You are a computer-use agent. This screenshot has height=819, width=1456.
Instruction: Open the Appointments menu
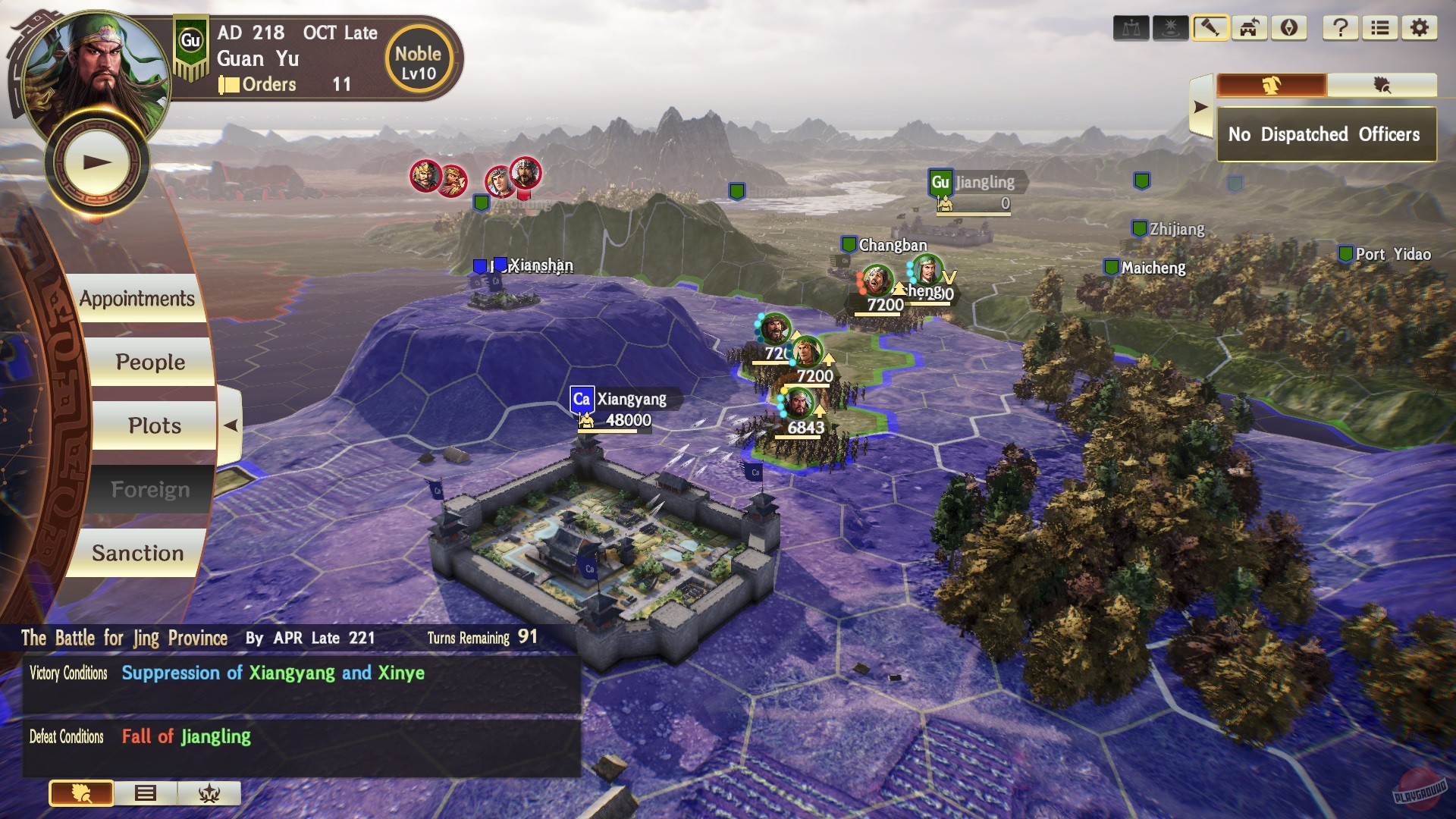138,298
